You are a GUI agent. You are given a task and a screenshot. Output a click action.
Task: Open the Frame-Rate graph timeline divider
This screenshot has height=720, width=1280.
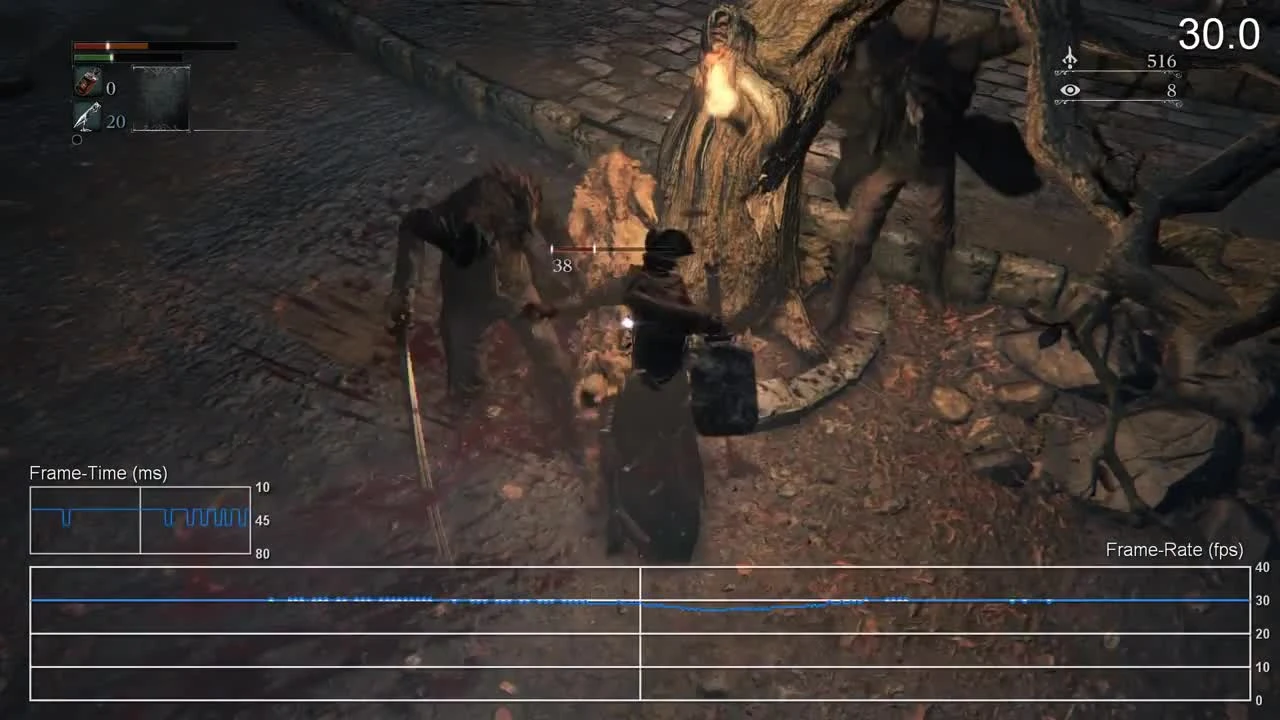click(x=640, y=630)
